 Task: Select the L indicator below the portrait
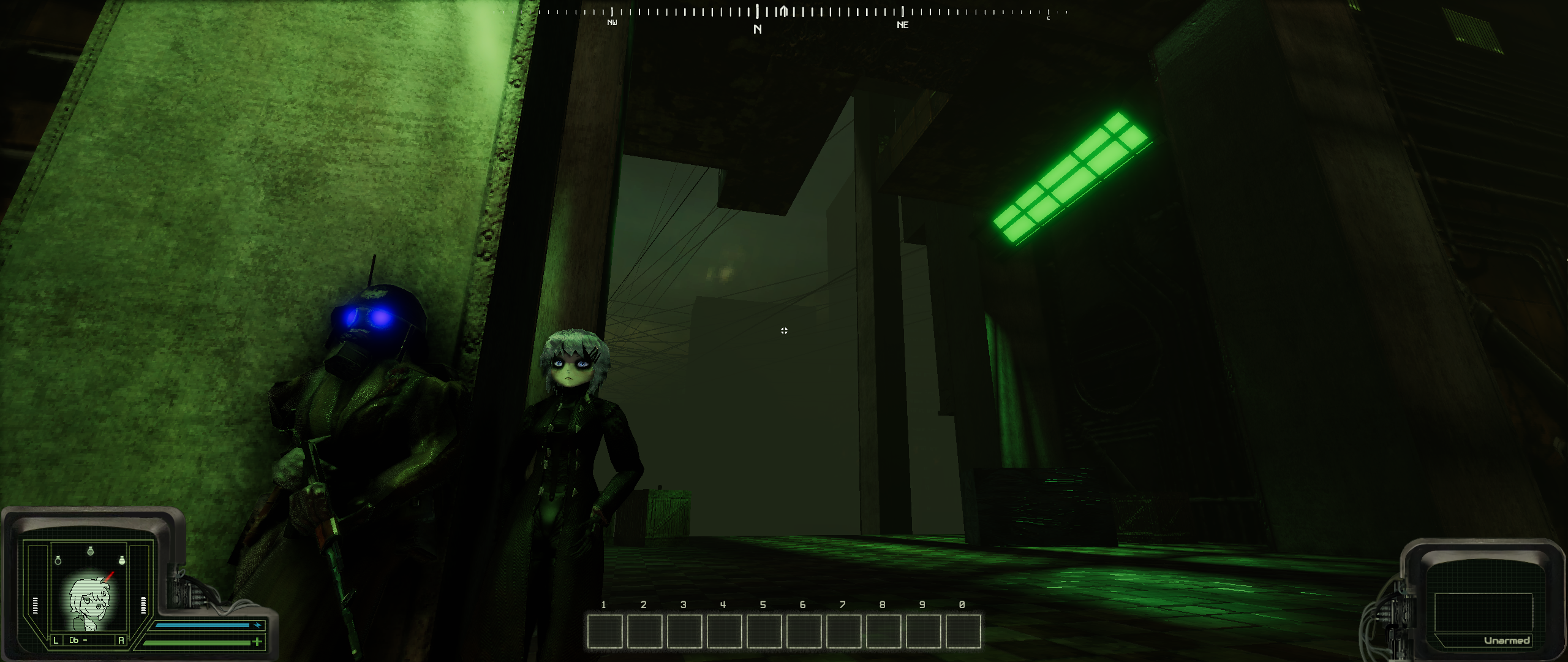(x=56, y=641)
